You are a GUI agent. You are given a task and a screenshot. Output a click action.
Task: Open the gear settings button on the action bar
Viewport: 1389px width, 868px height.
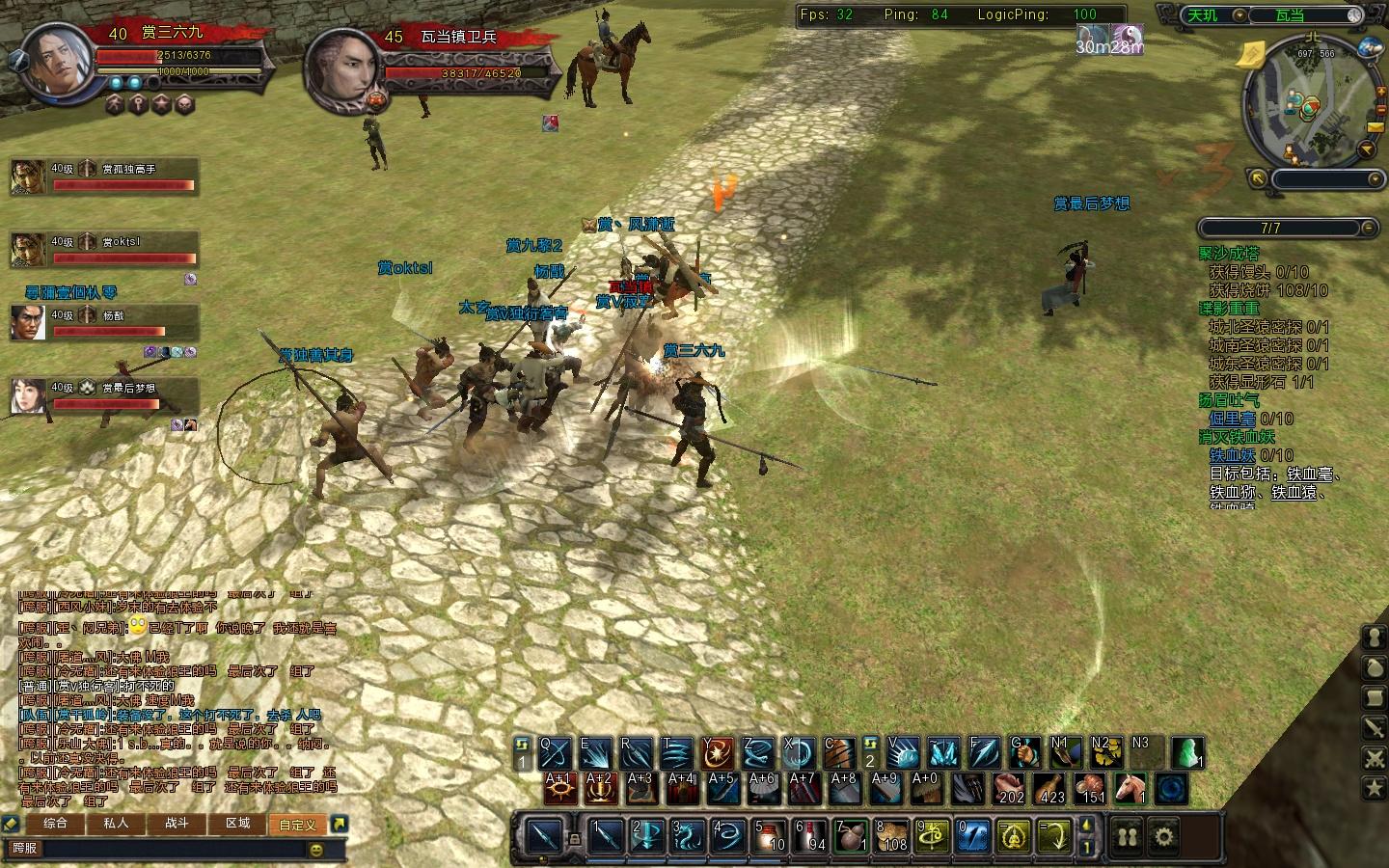tap(1164, 835)
